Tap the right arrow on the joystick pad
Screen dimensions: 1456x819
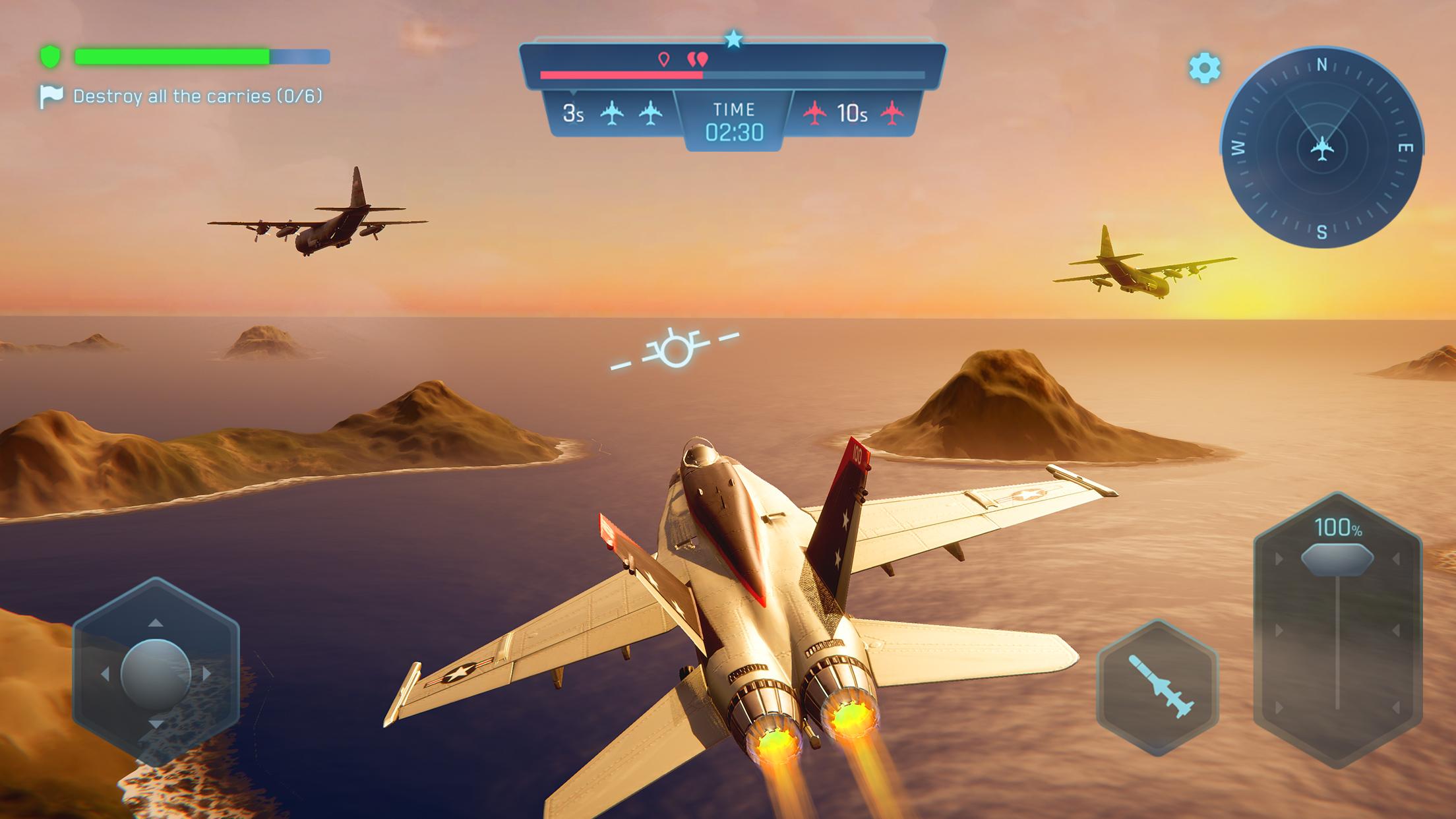click(206, 673)
